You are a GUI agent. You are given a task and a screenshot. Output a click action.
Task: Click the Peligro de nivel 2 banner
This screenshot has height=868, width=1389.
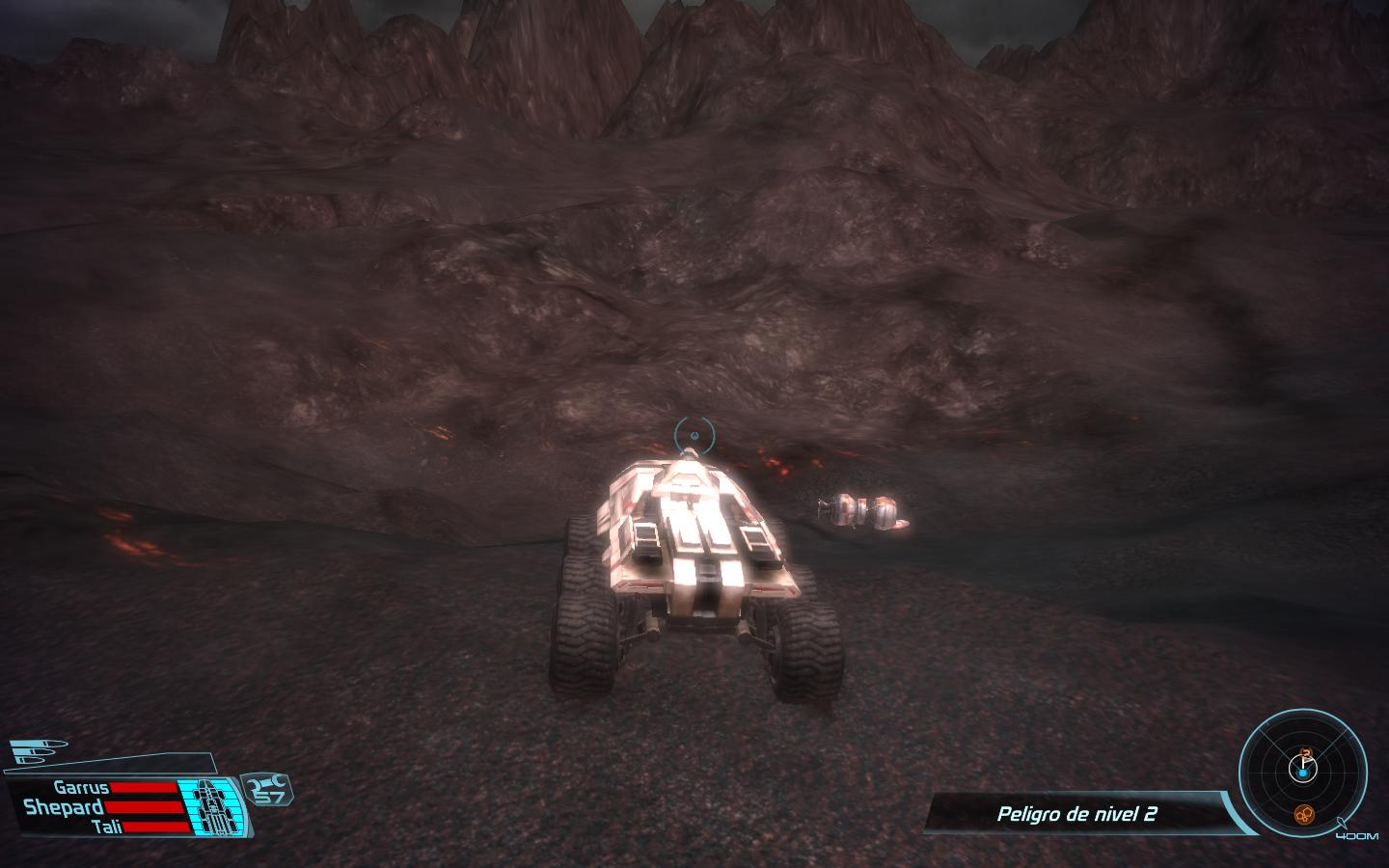[1076, 814]
